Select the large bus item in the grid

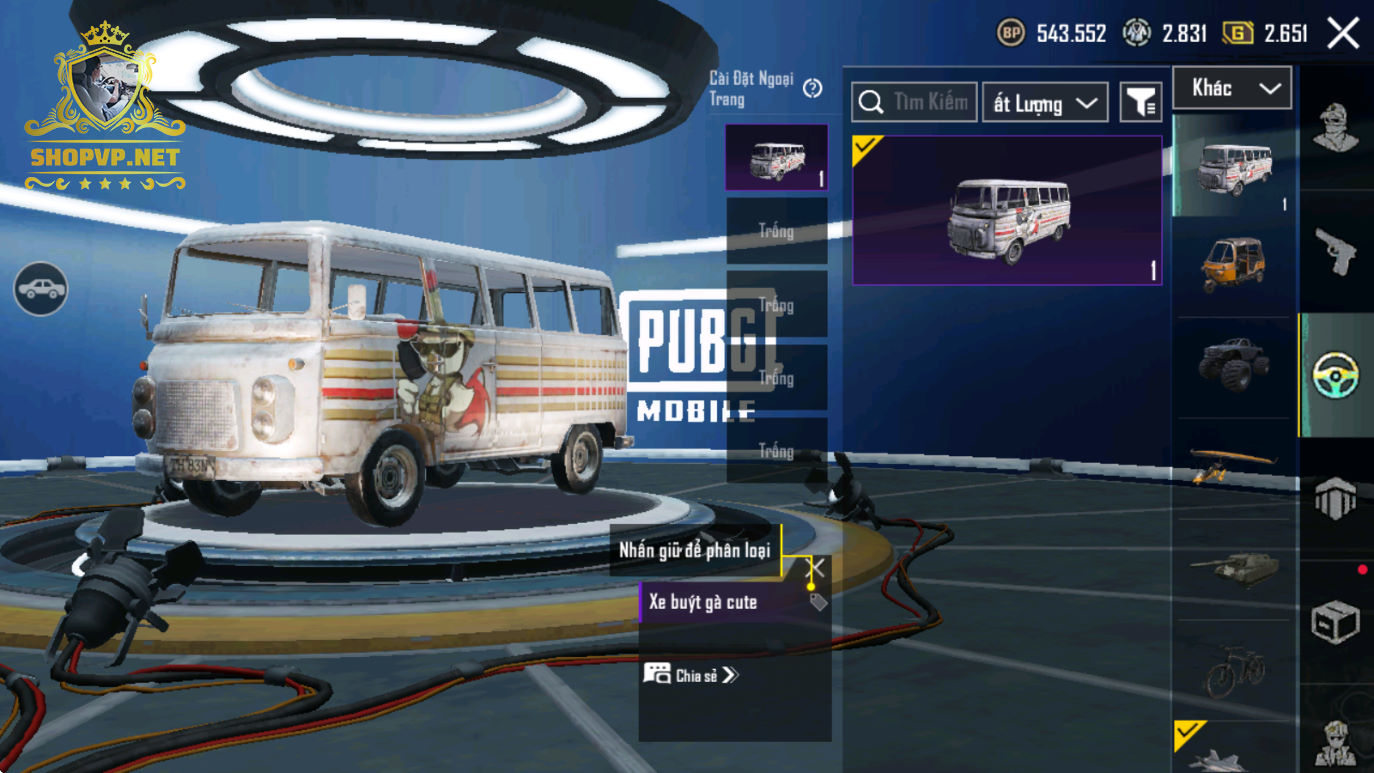1007,211
